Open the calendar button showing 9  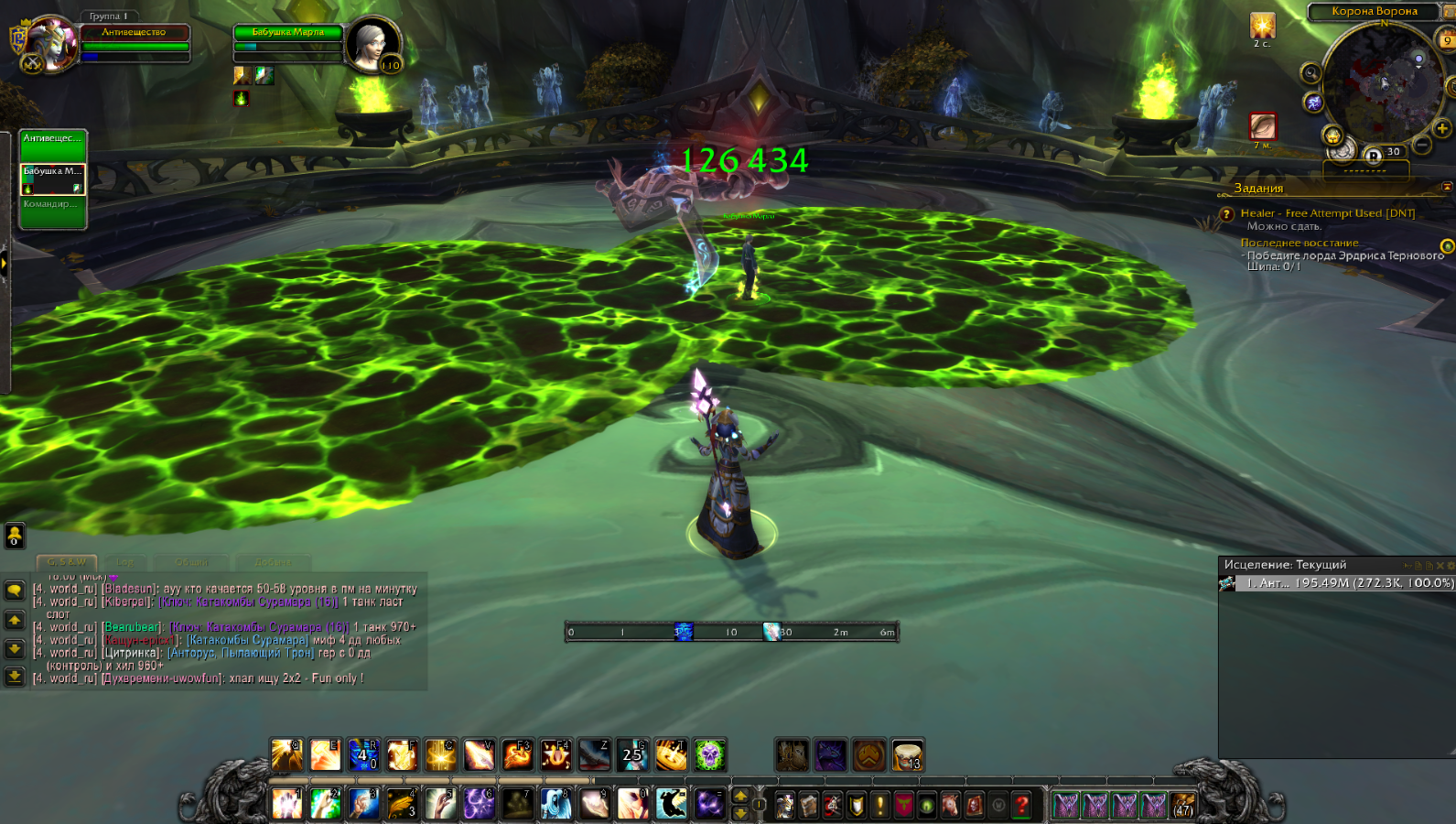[x=1448, y=40]
